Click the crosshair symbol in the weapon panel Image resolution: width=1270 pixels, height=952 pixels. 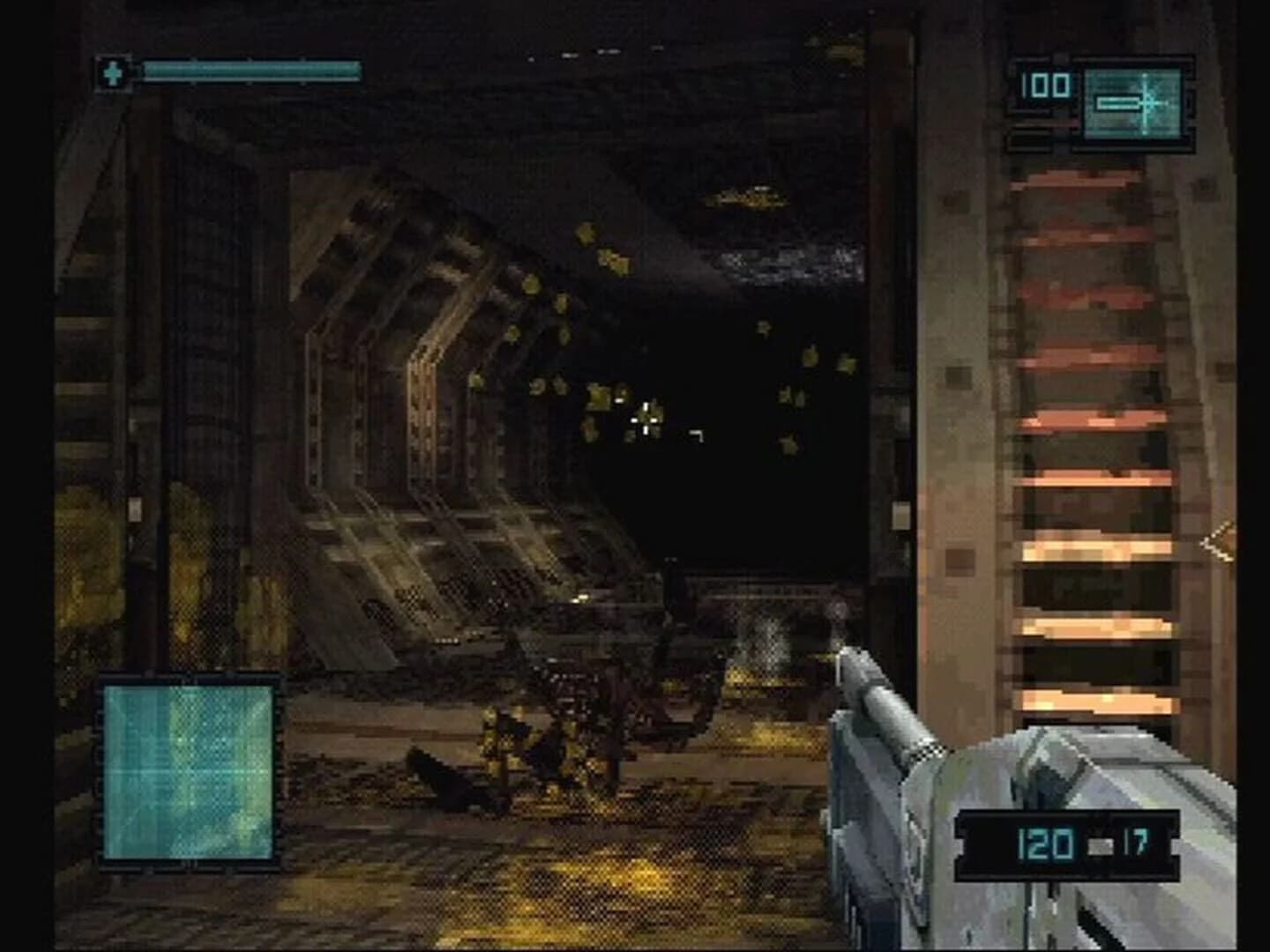pyautogui.click(x=1146, y=104)
